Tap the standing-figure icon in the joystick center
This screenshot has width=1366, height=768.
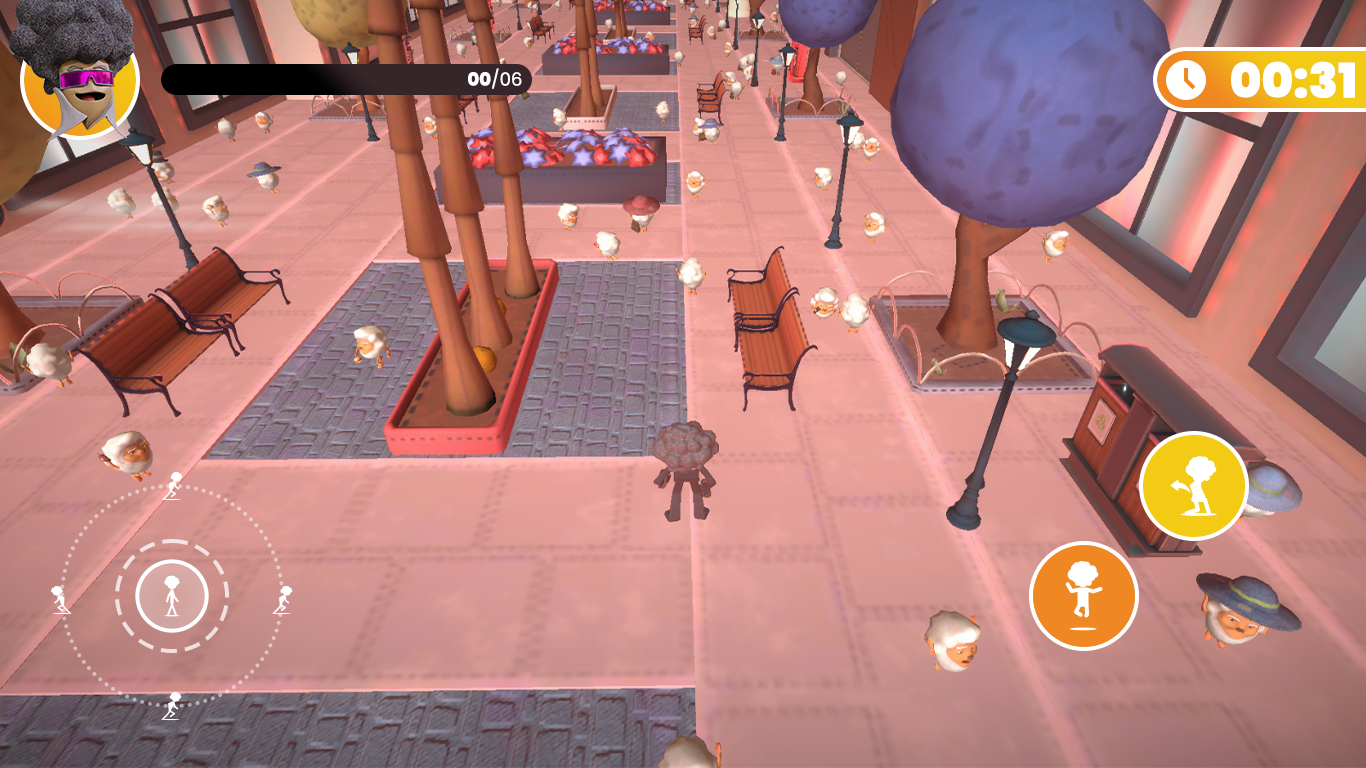tap(172, 594)
